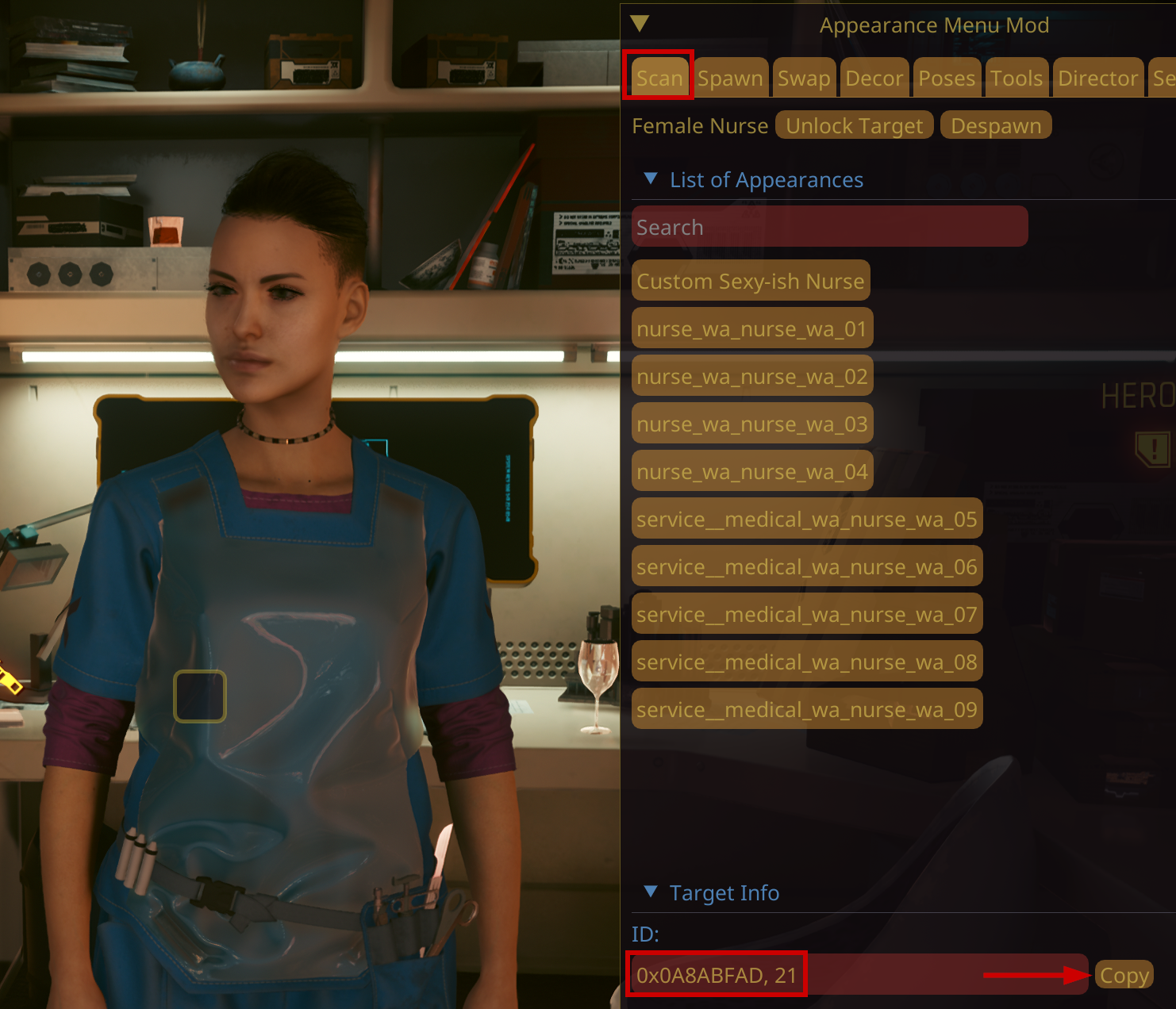Select the Swap tab

[x=803, y=78]
